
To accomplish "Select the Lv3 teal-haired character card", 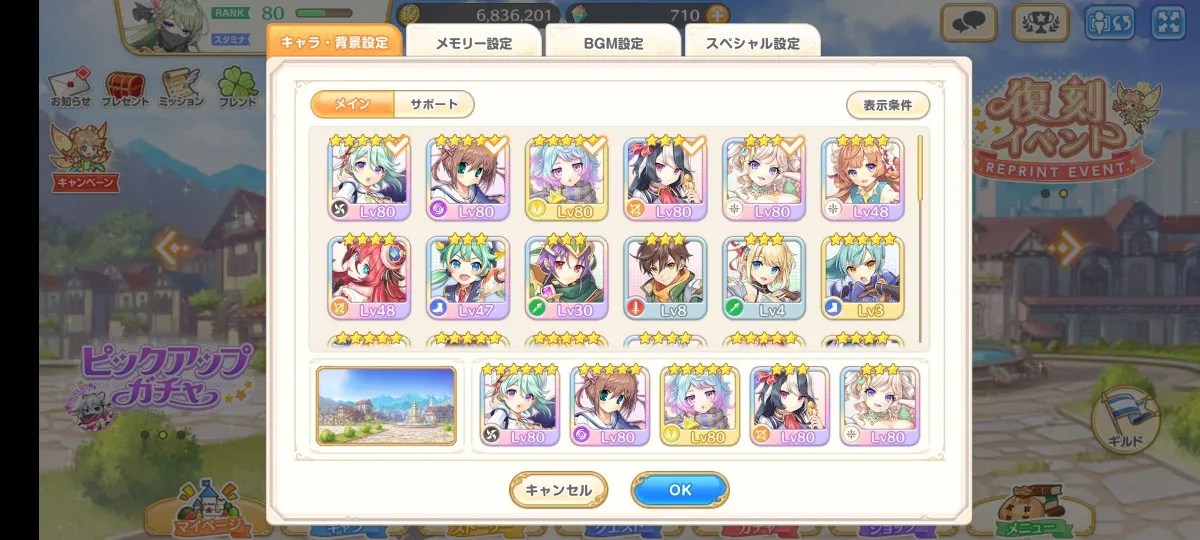I will [x=862, y=278].
